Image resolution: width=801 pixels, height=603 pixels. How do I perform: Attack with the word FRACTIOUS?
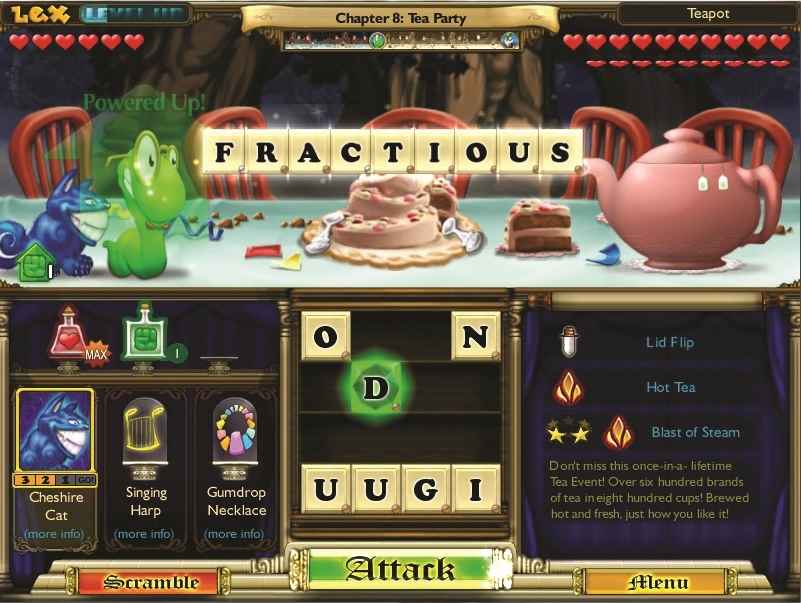400,570
